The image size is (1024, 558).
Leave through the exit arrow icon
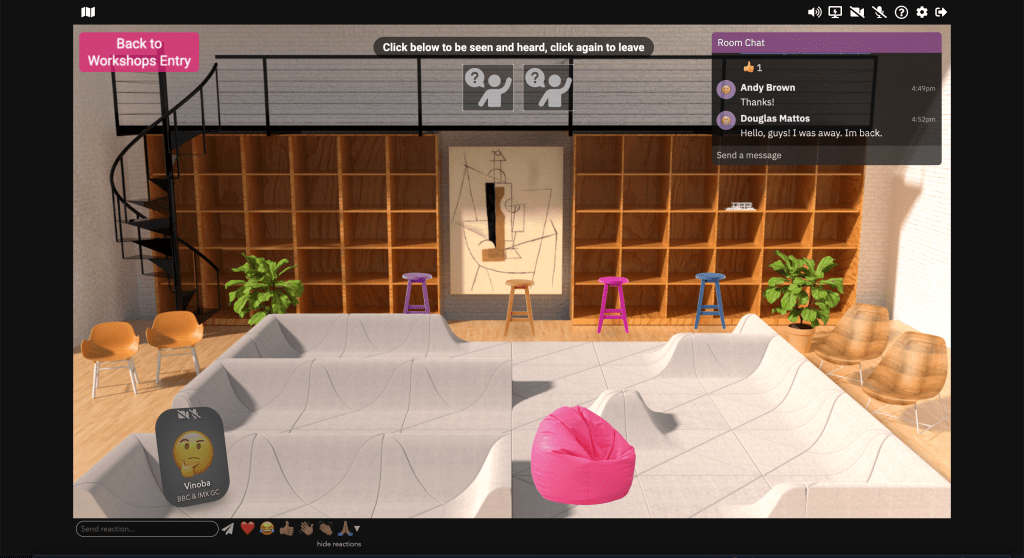pyautogui.click(x=941, y=12)
